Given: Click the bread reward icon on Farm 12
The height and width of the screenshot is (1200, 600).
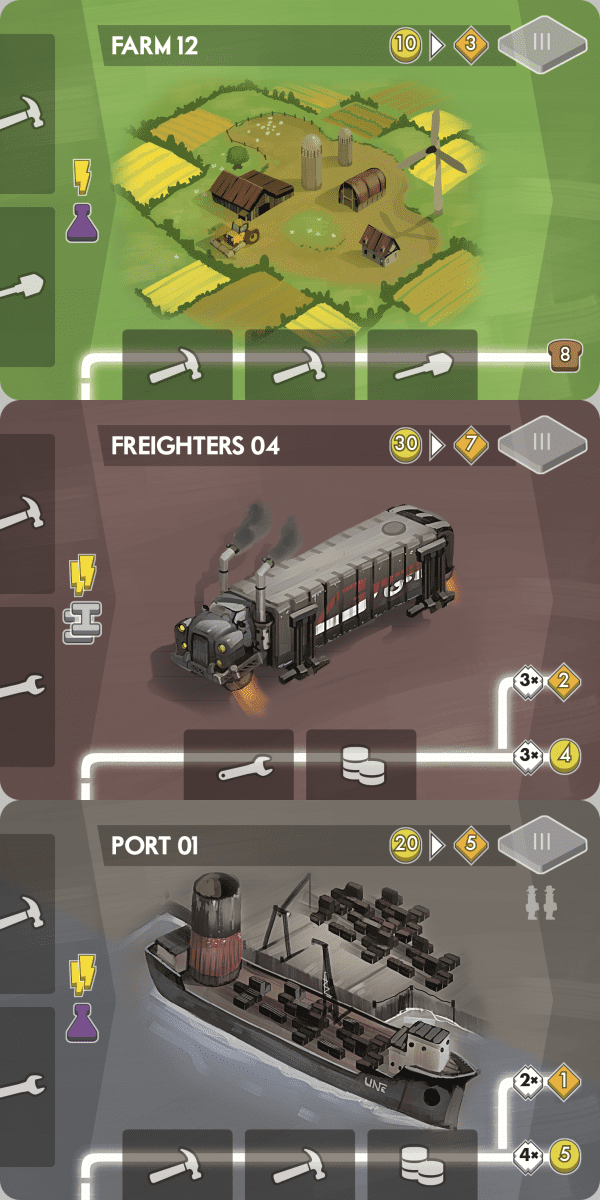Looking at the screenshot, I should click(x=564, y=354).
